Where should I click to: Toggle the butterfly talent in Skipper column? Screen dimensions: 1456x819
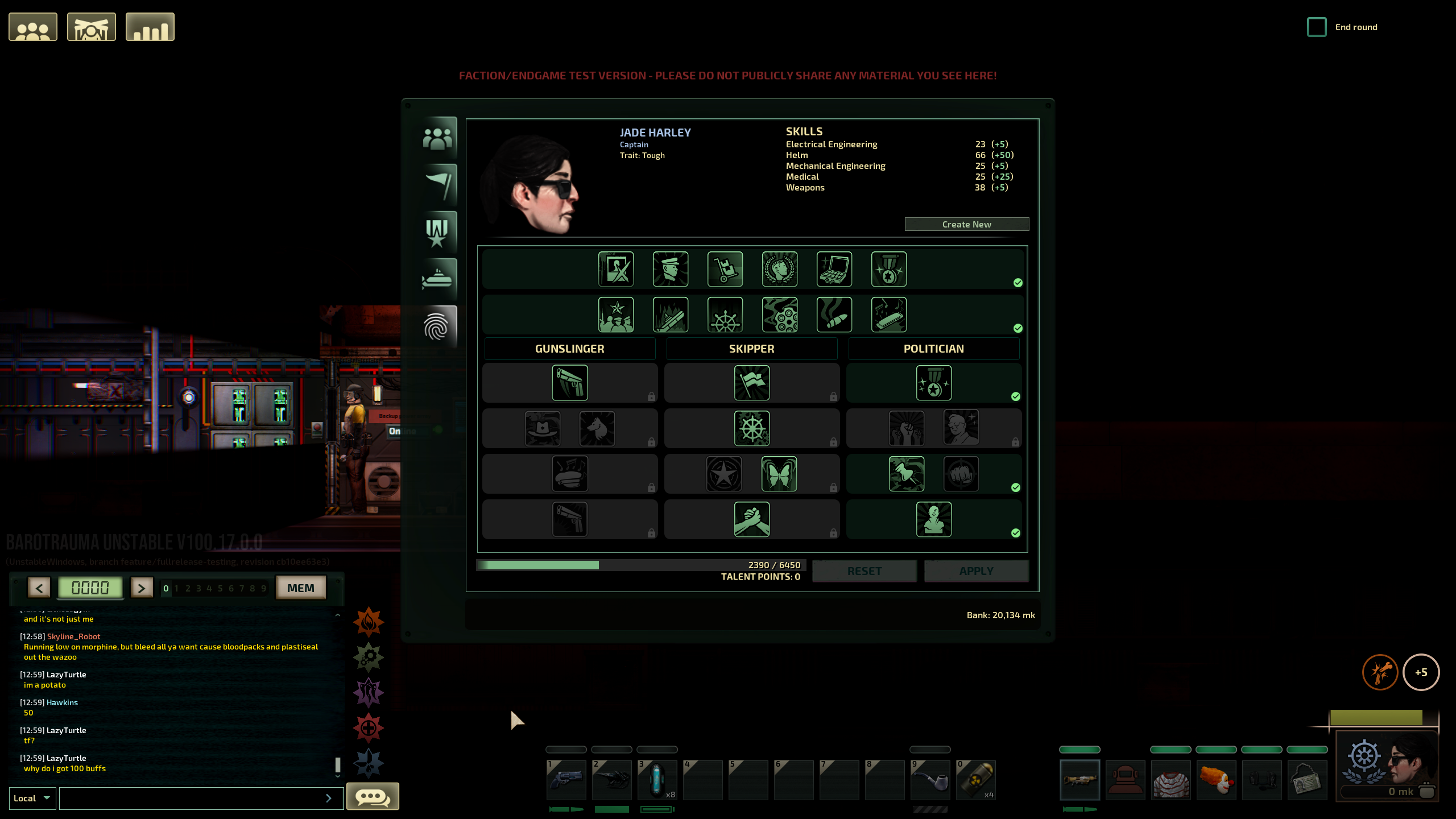pyautogui.click(x=780, y=474)
